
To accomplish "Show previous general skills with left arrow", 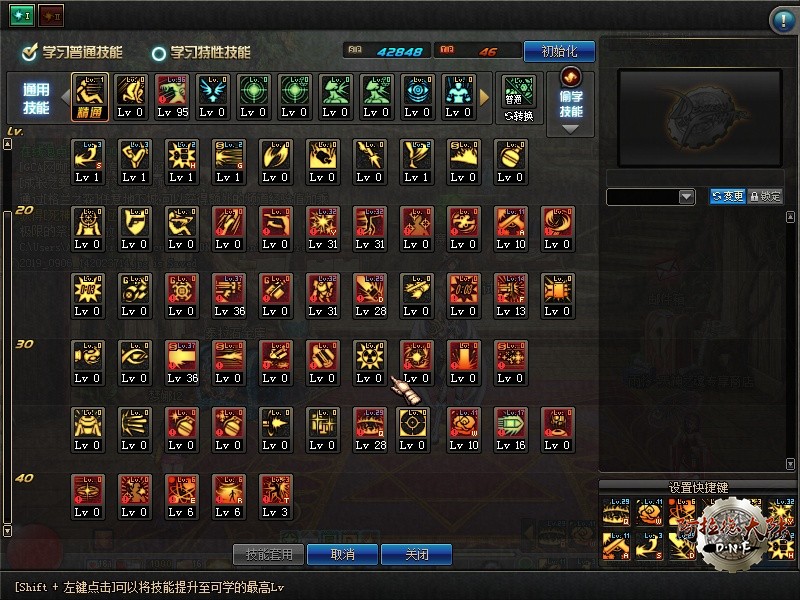I will click(63, 97).
